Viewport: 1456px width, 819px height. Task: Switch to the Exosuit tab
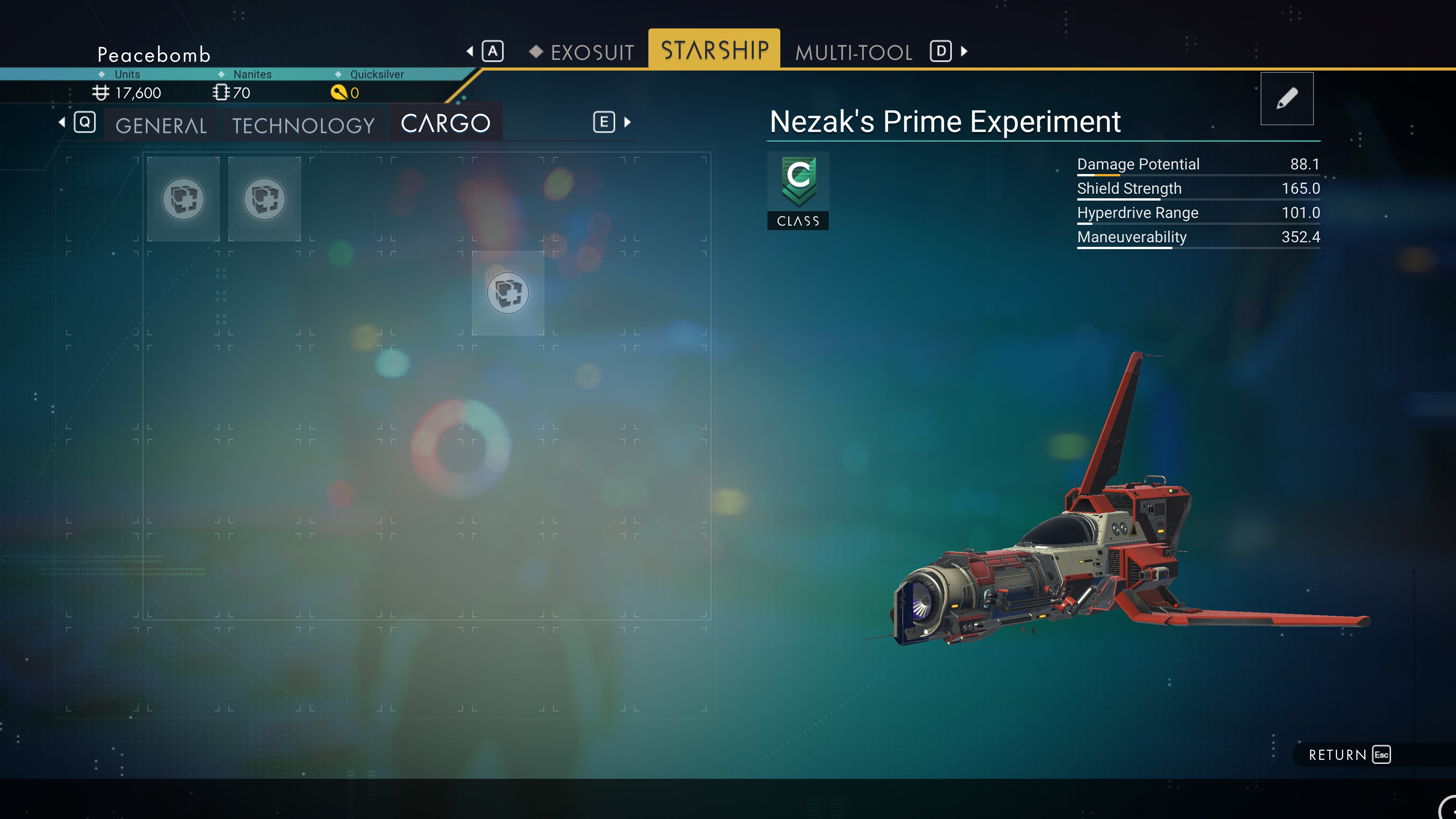click(x=591, y=52)
